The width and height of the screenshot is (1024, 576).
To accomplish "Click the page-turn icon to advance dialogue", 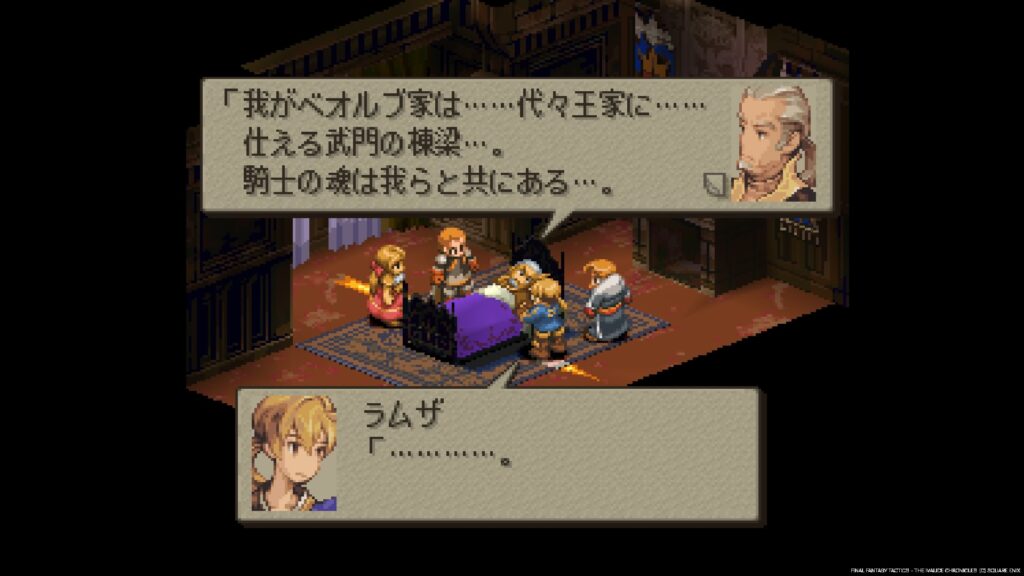I will (x=717, y=184).
